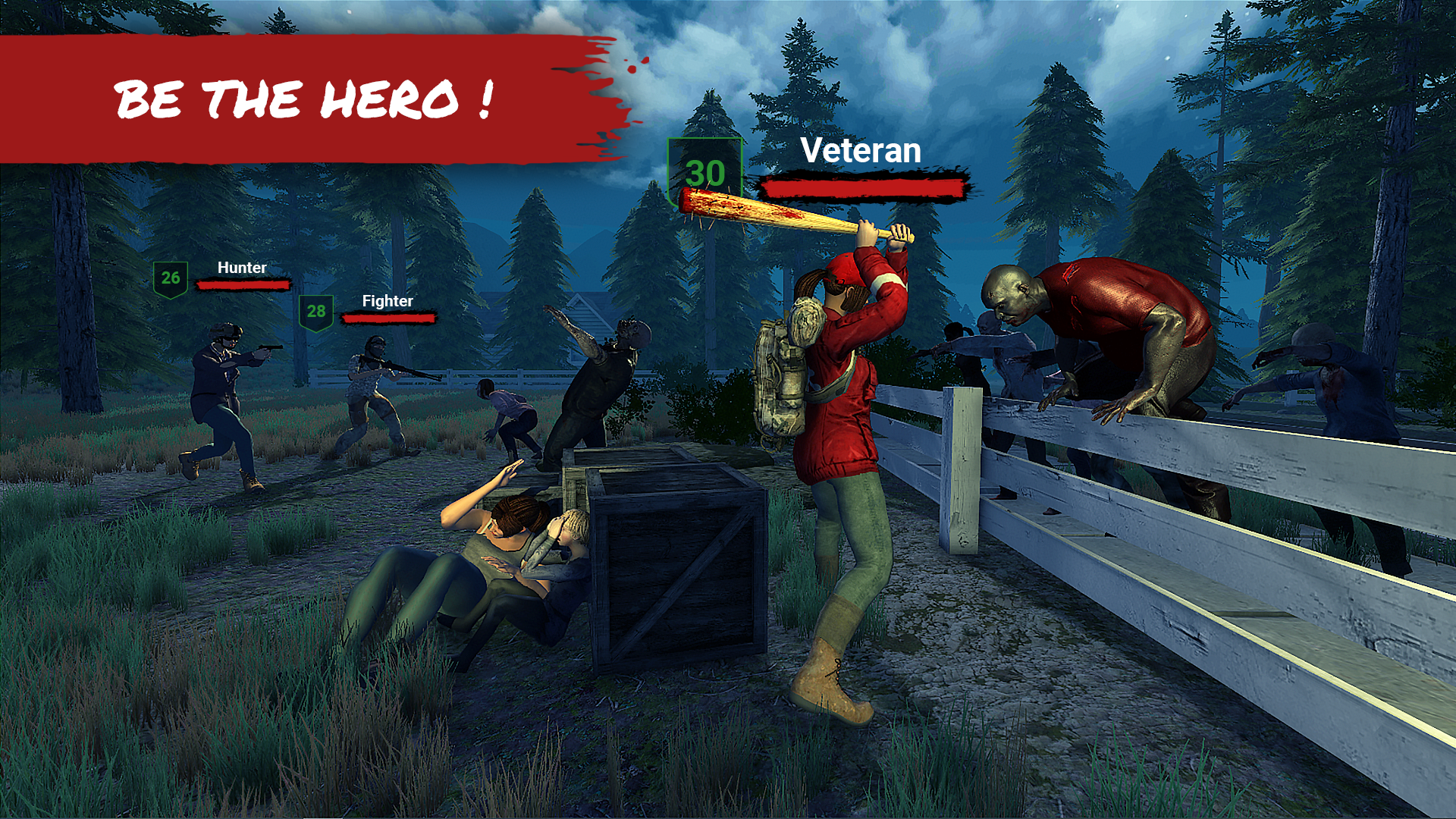Click the Fighter name label
The image size is (1456, 819).
click(x=387, y=301)
